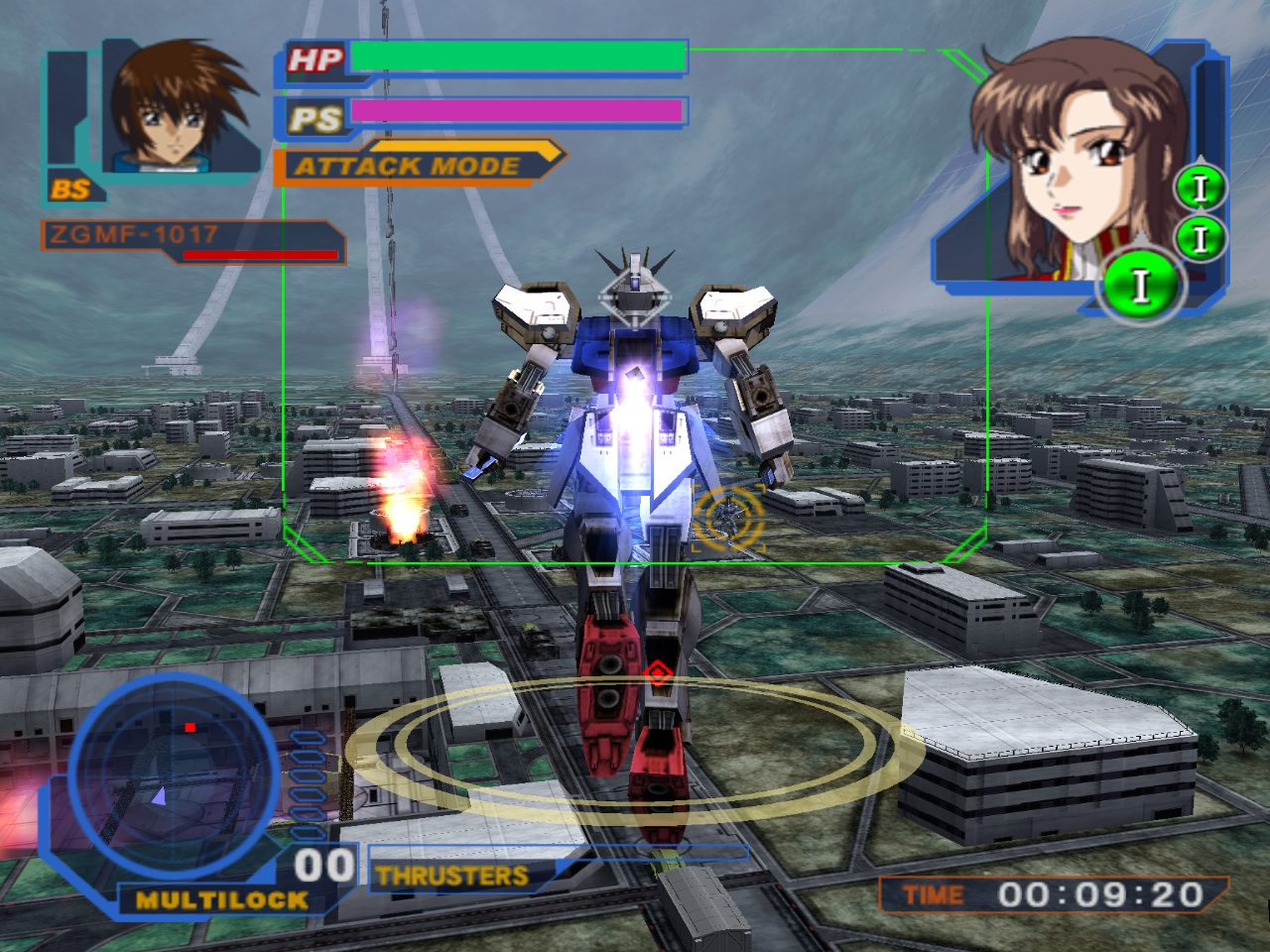Screen dimensions: 1270x952
Task: Click the MULTILOCK label
Action: (221, 899)
